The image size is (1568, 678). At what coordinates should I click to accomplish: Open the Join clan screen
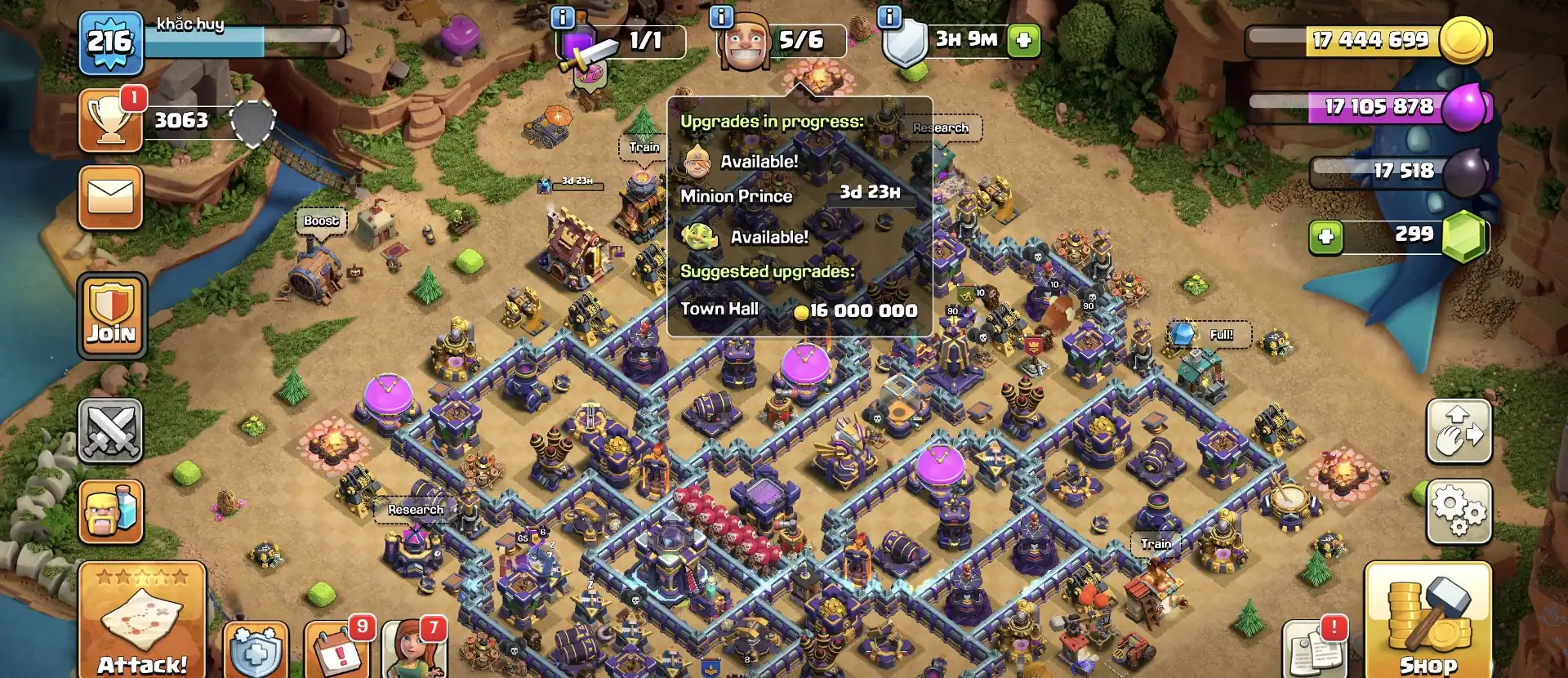click(111, 314)
